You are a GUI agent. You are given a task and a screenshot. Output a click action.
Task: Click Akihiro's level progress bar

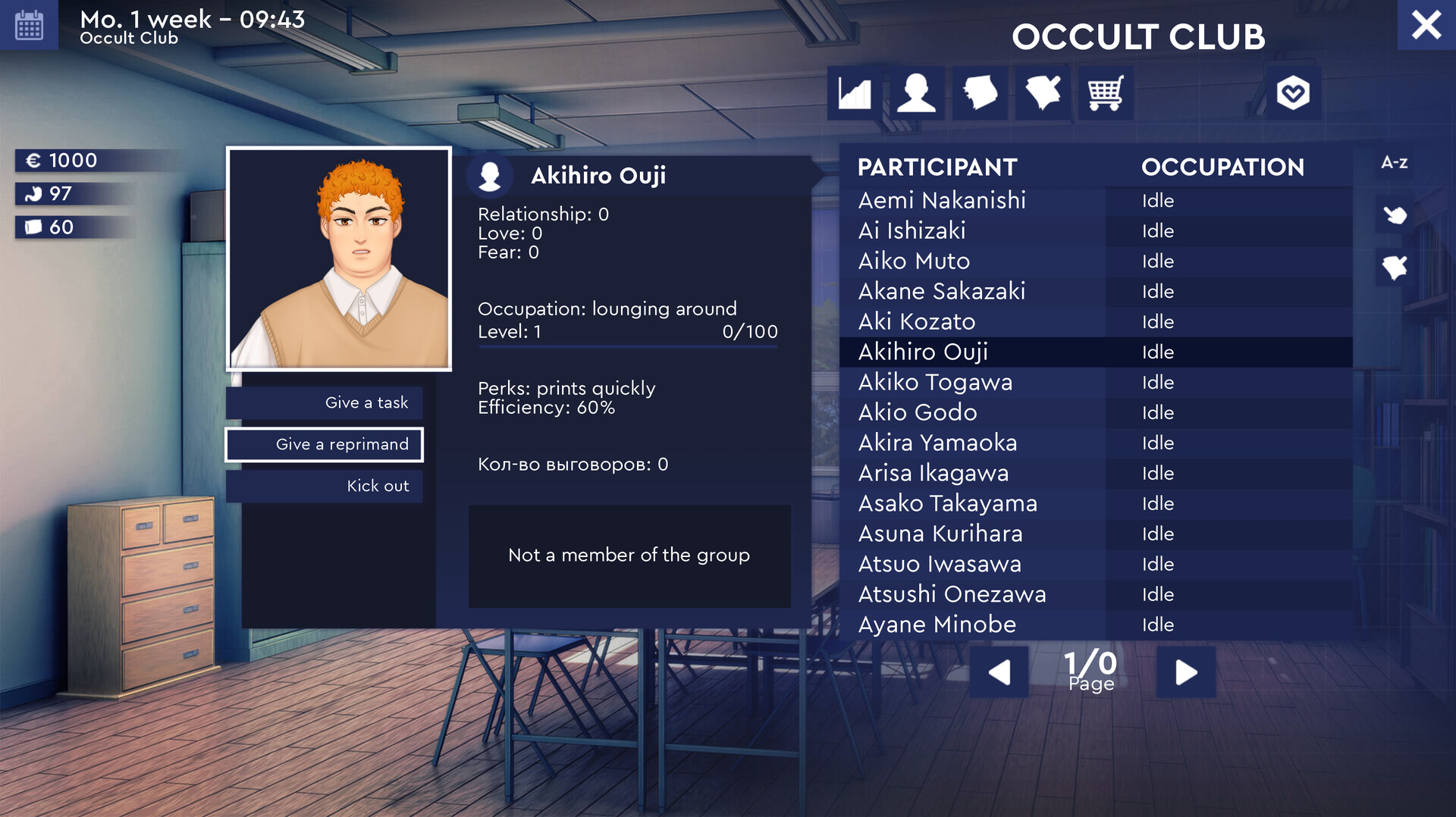click(x=628, y=346)
